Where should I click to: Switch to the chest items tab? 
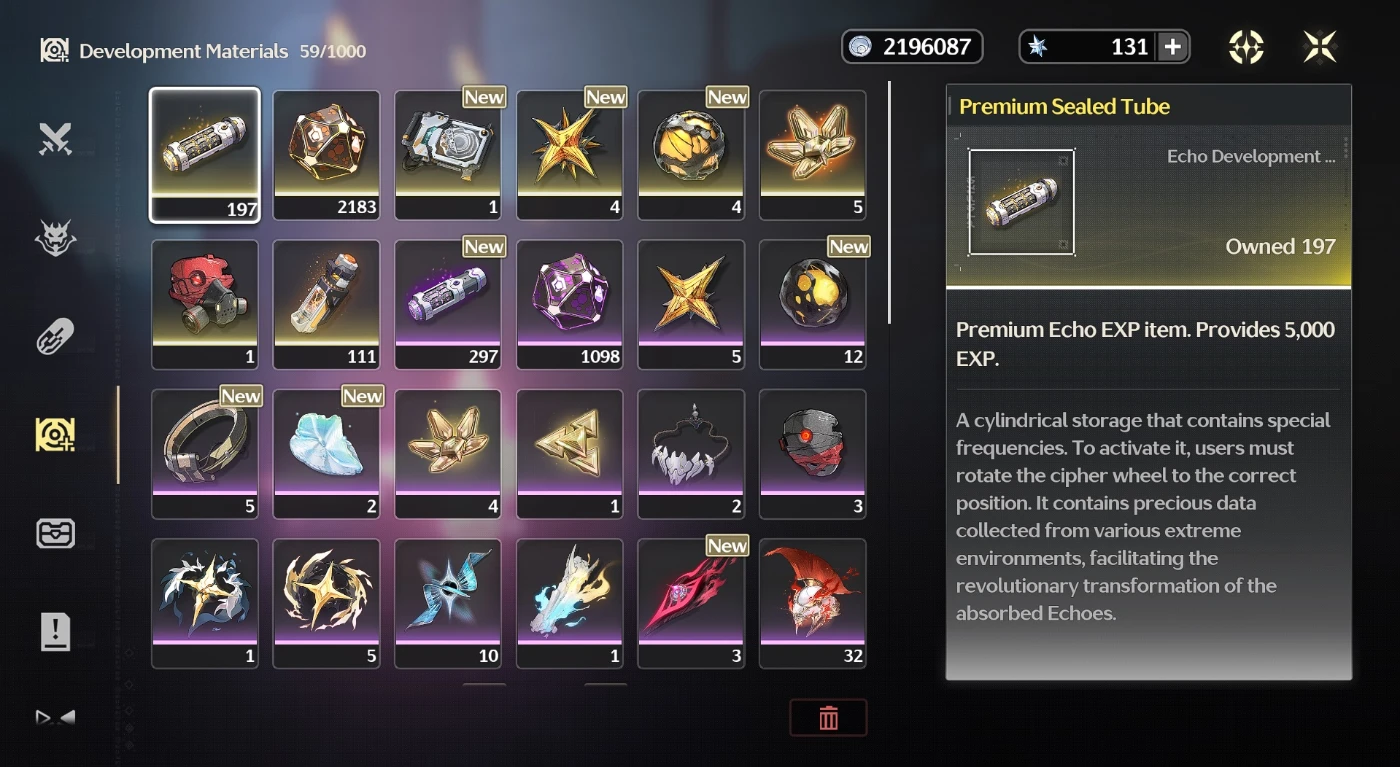point(55,533)
